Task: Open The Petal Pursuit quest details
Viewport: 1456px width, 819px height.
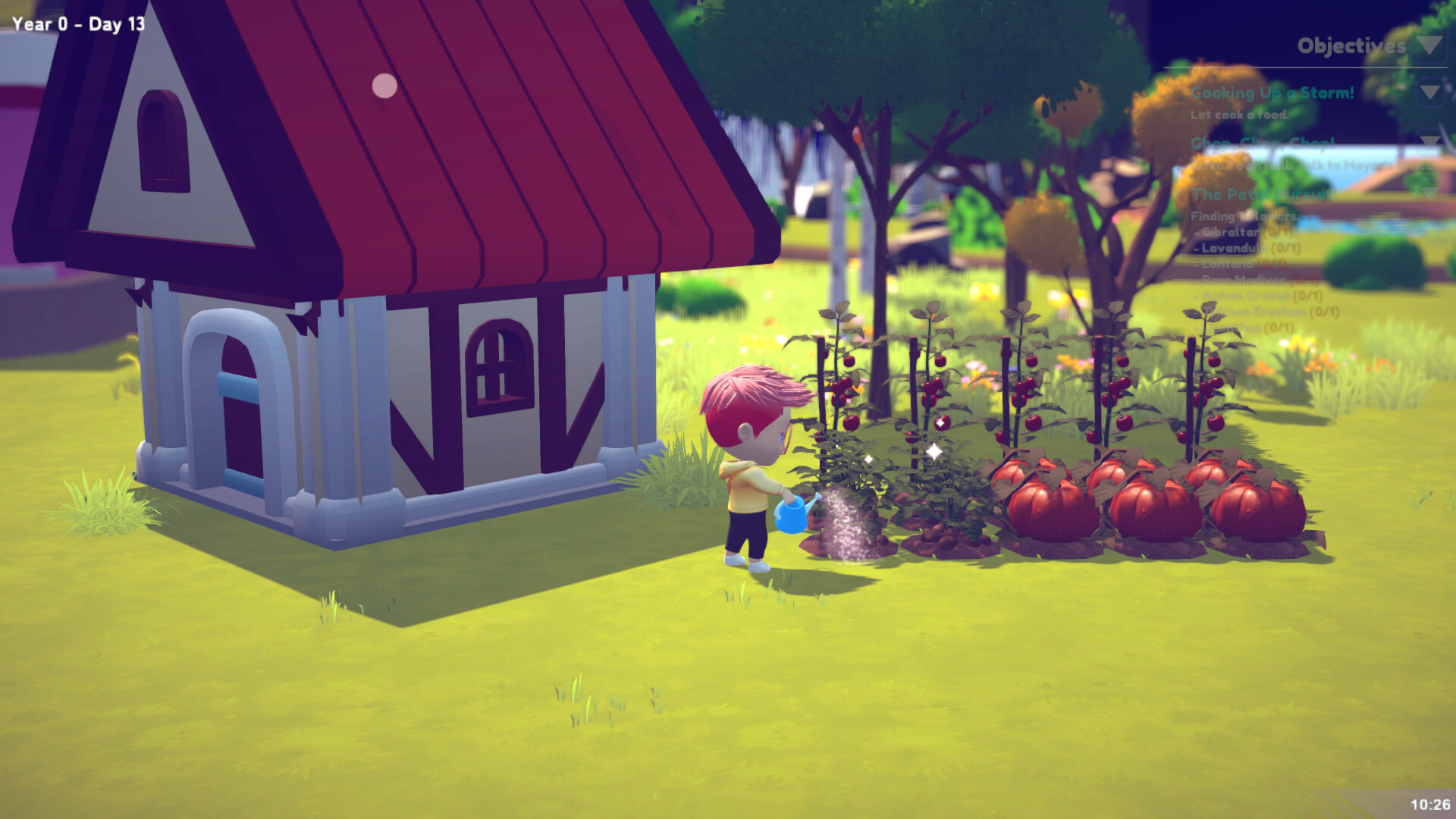Action: point(1264,194)
